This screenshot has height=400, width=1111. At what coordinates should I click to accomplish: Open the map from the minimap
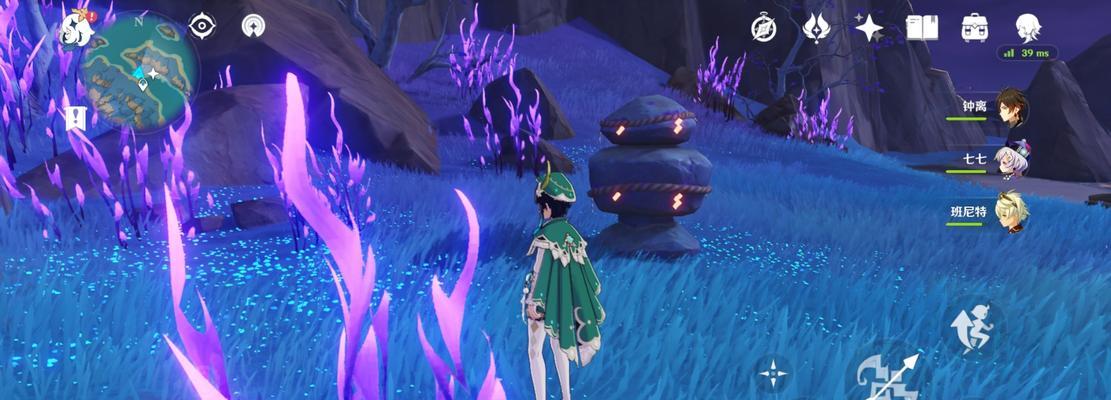(139, 68)
